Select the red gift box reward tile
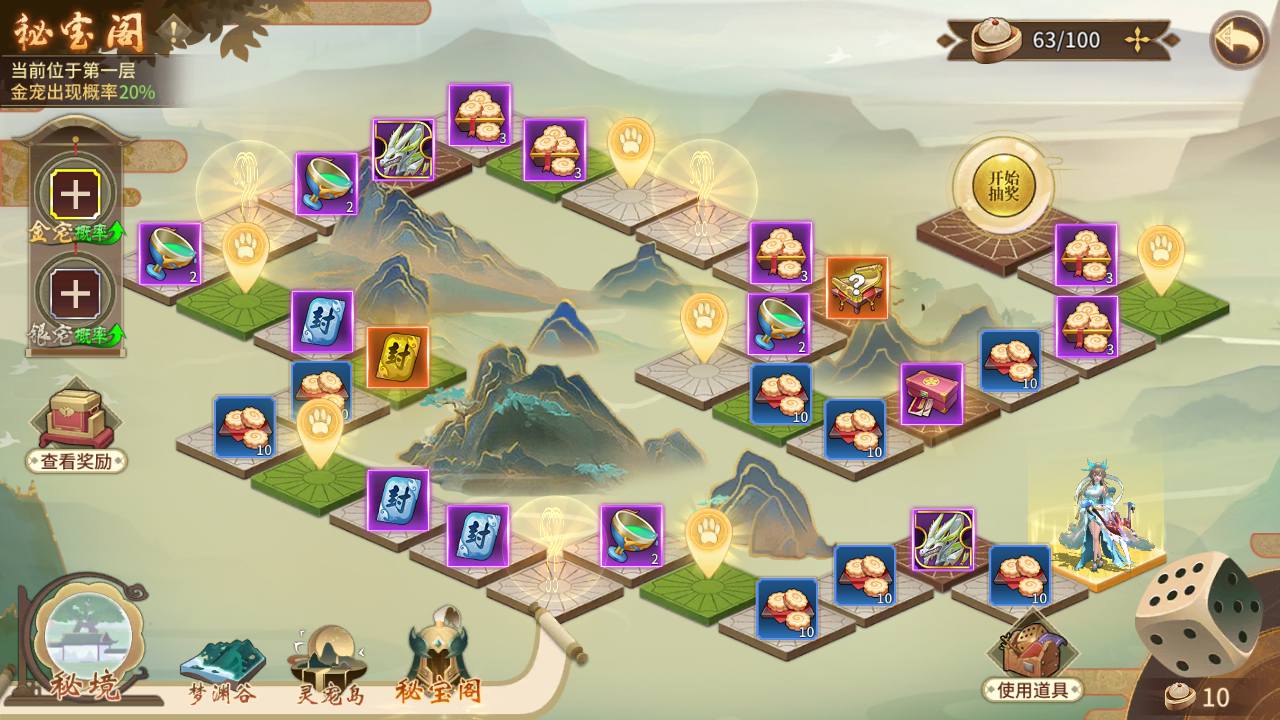Viewport: 1280px width, 720px height. point(931,394)
